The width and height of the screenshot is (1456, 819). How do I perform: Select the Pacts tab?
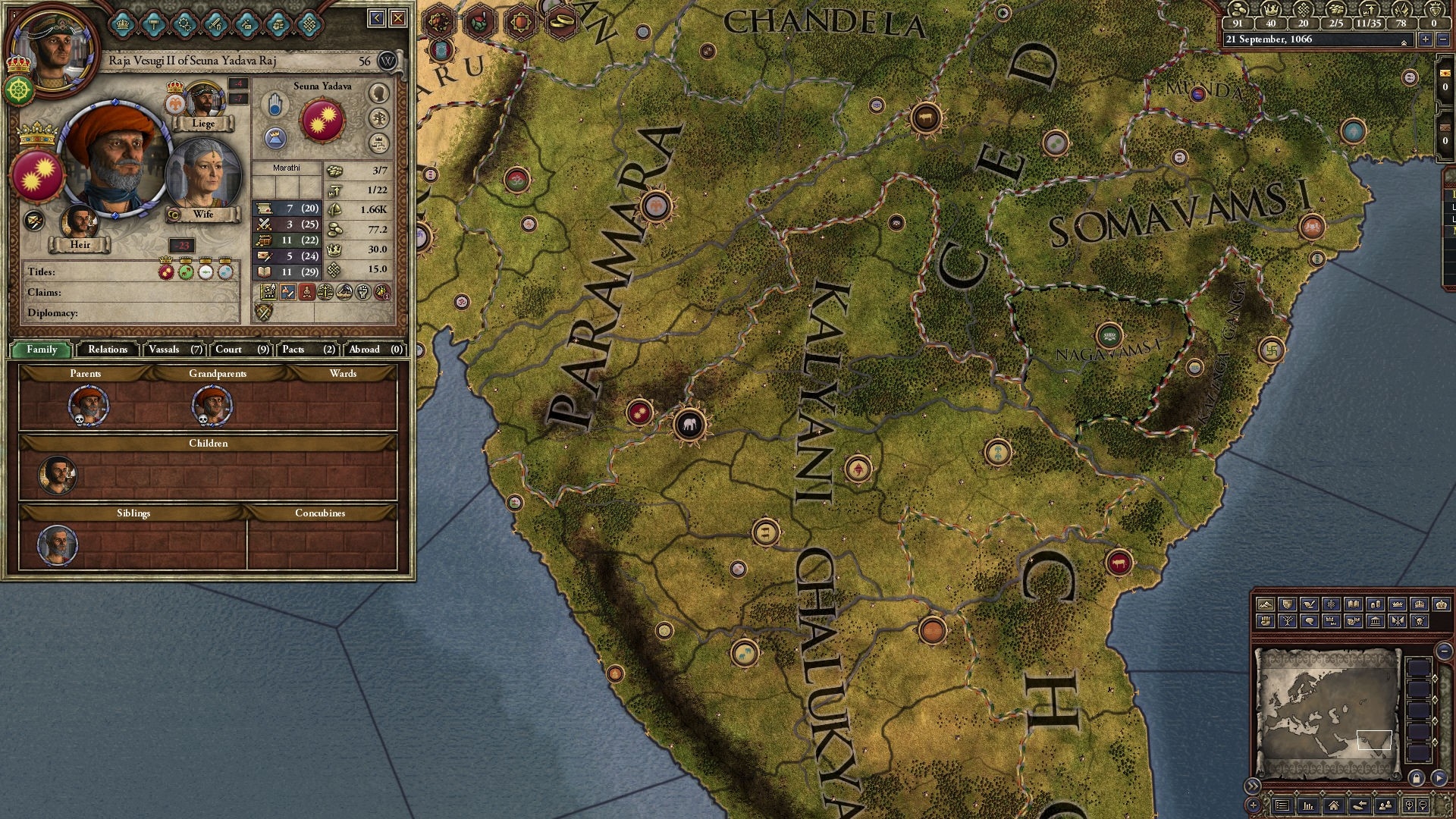308,349
